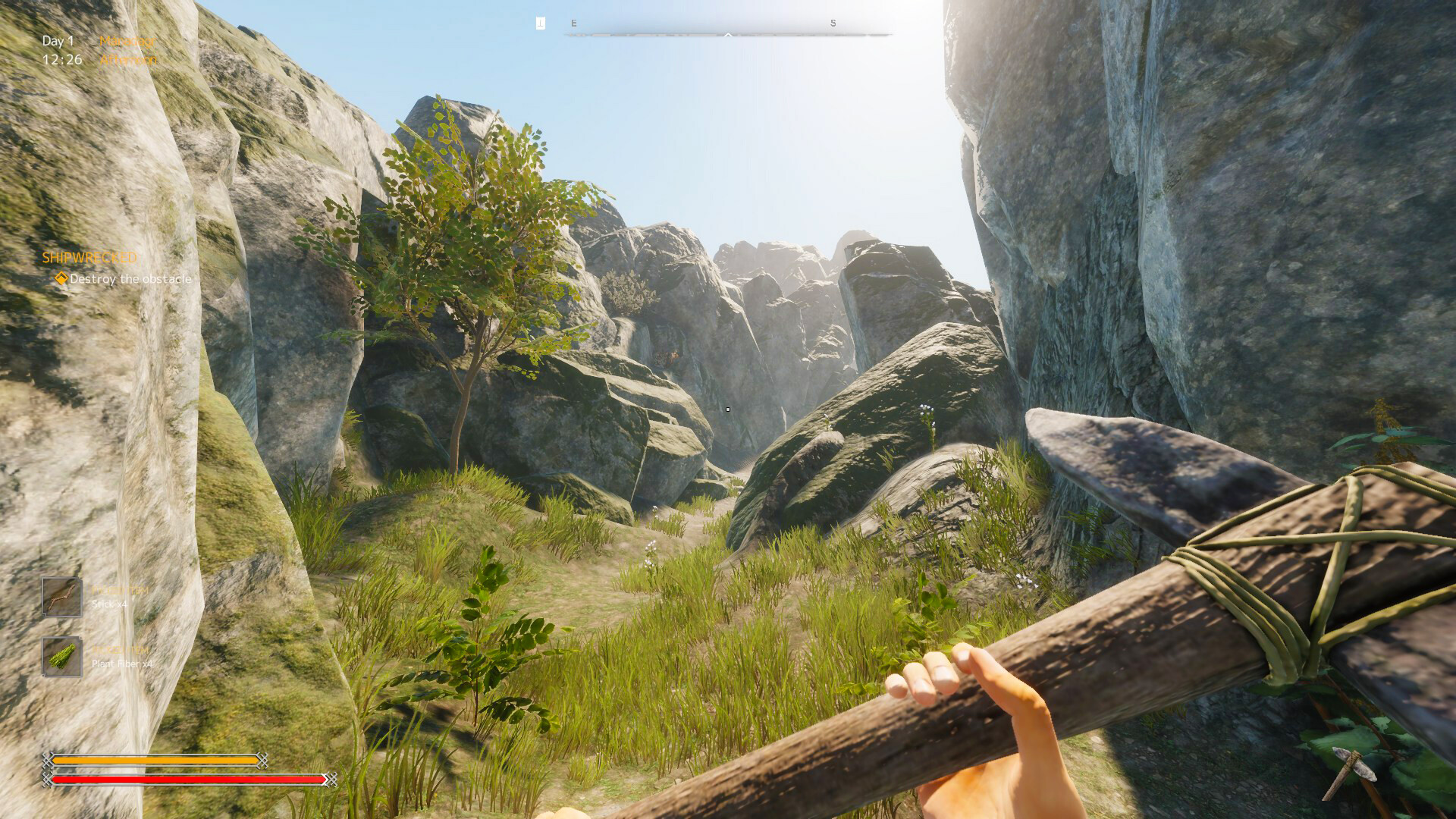Click the equipped stone pickaxe icon
1456x819 pixels.
[x=1352, y=772]
